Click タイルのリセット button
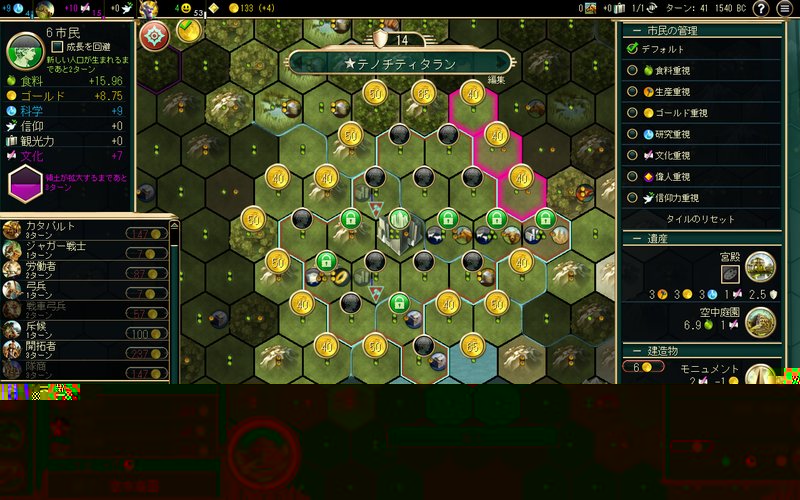The image size is (800, 500). tap(700, 219)
